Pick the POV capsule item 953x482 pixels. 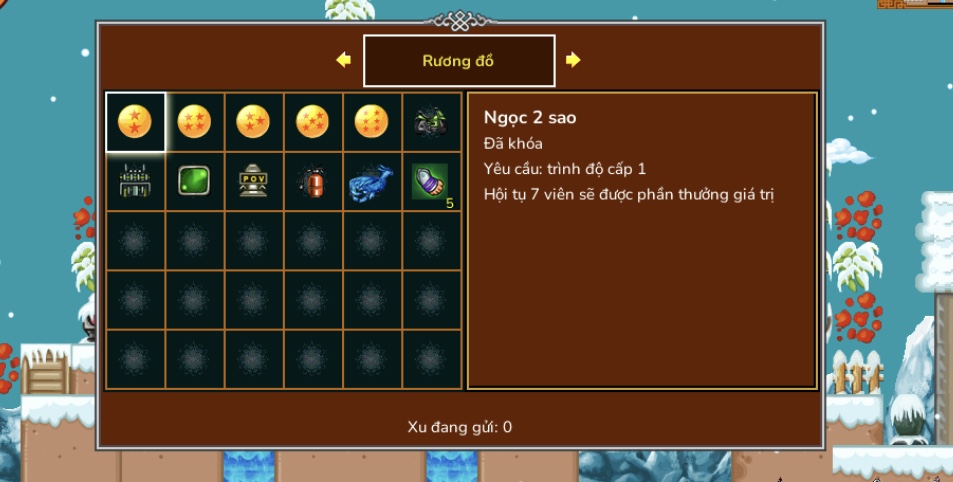254,181
